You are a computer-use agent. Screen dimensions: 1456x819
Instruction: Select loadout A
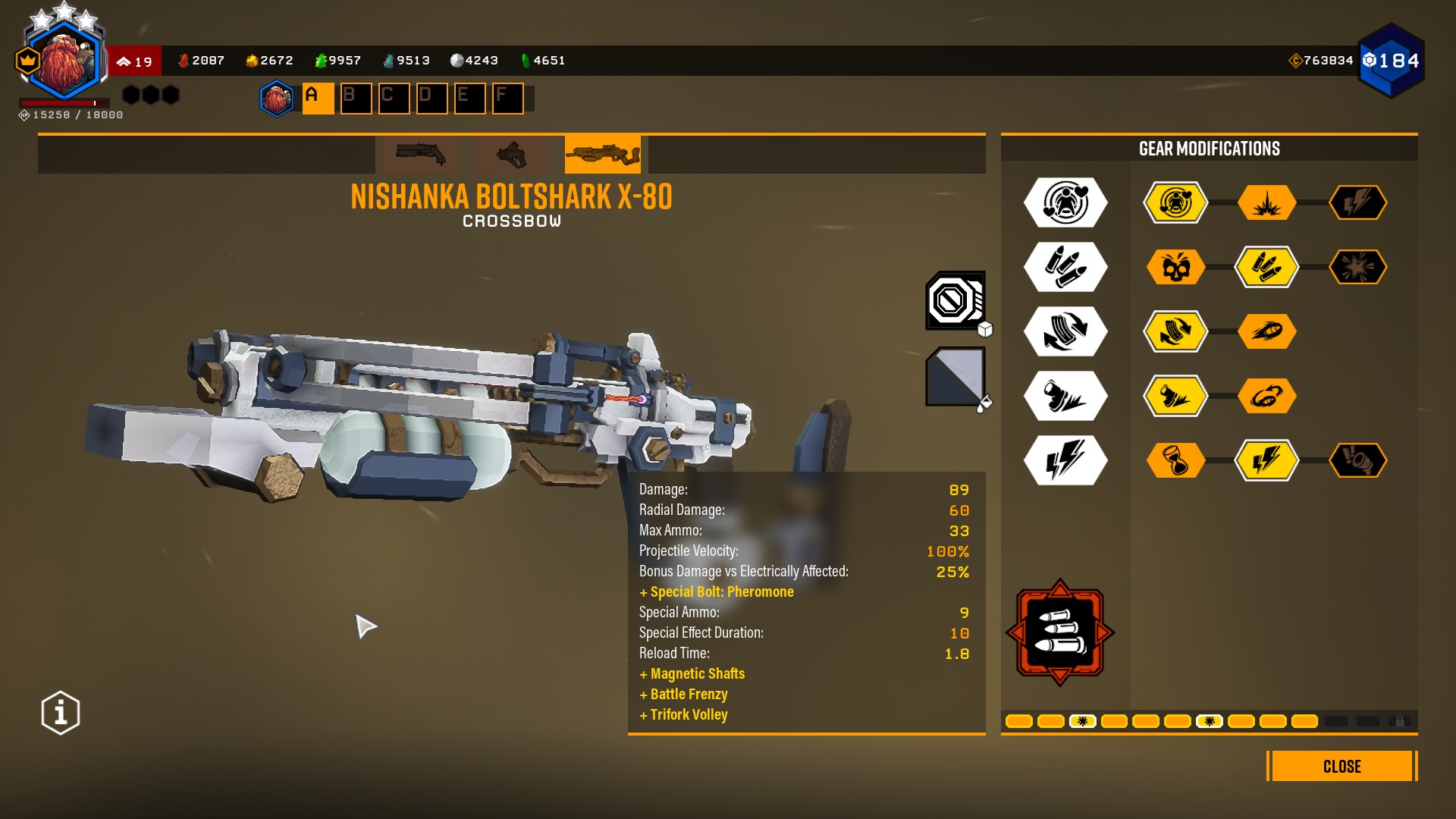318,99
